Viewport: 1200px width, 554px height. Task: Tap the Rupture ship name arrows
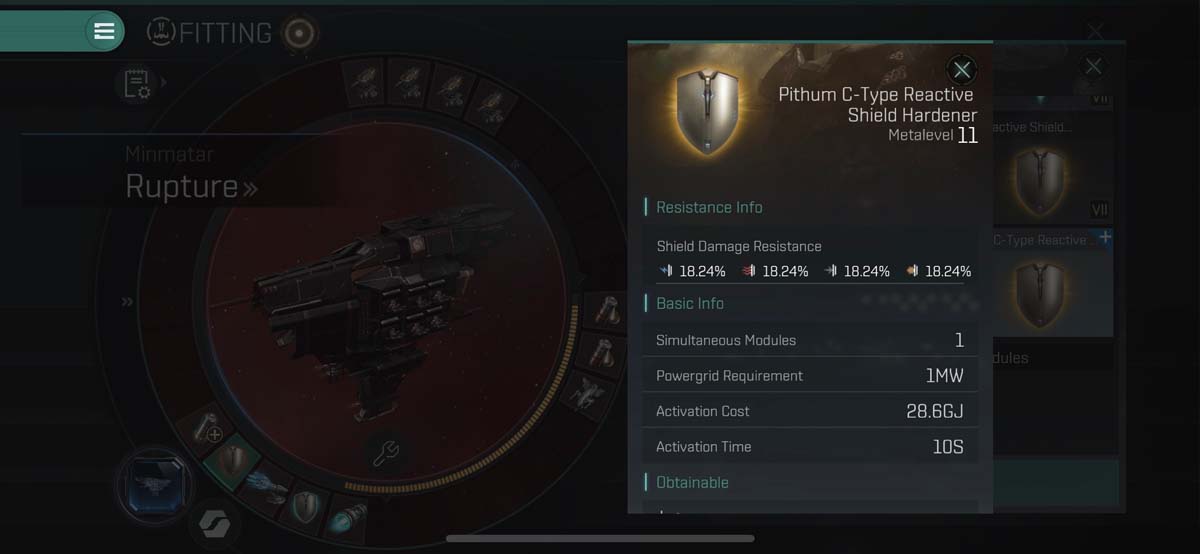(x=249, y=187)
